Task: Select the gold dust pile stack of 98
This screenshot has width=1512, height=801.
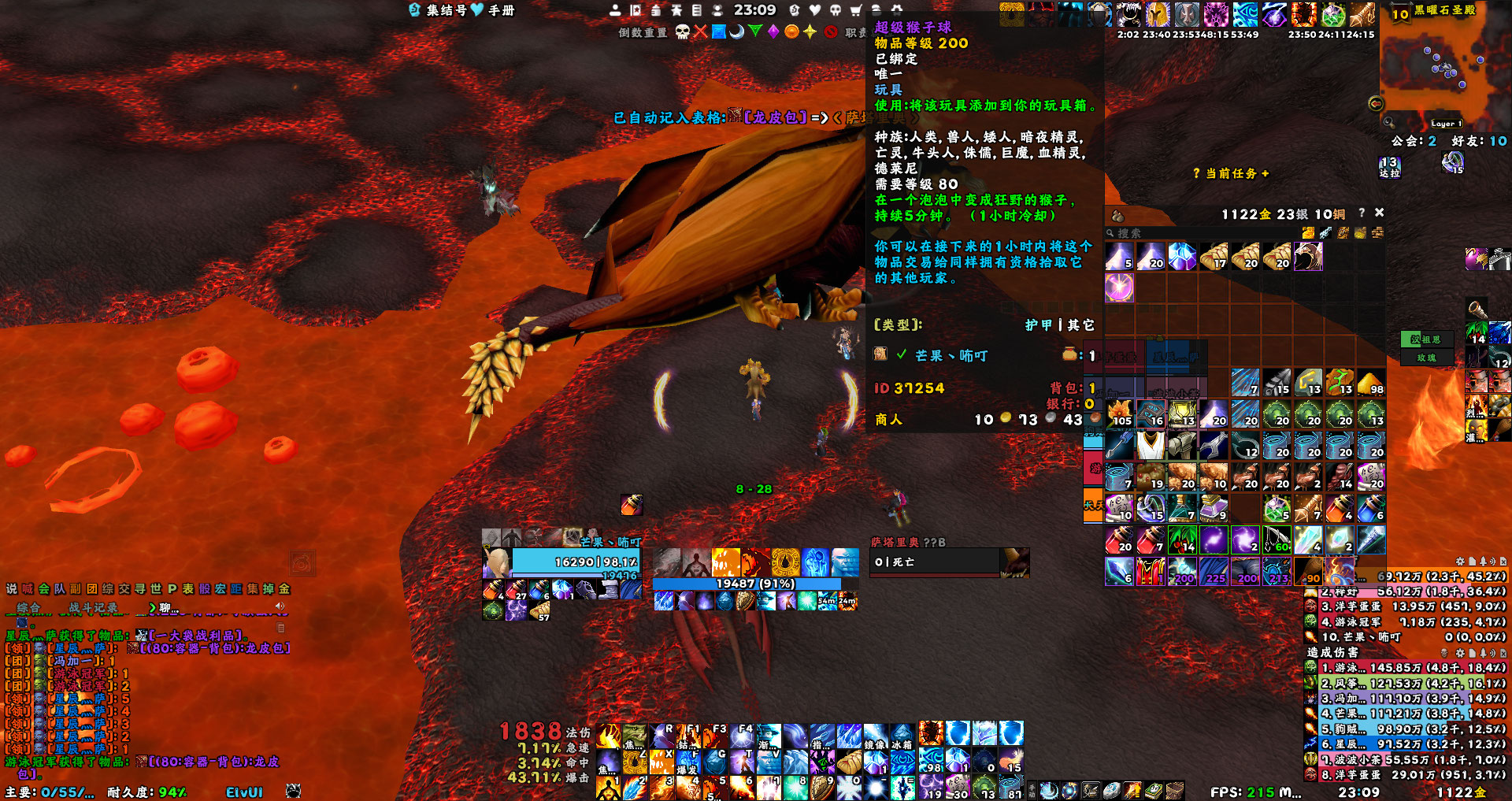Action: tap(1370, 383)
